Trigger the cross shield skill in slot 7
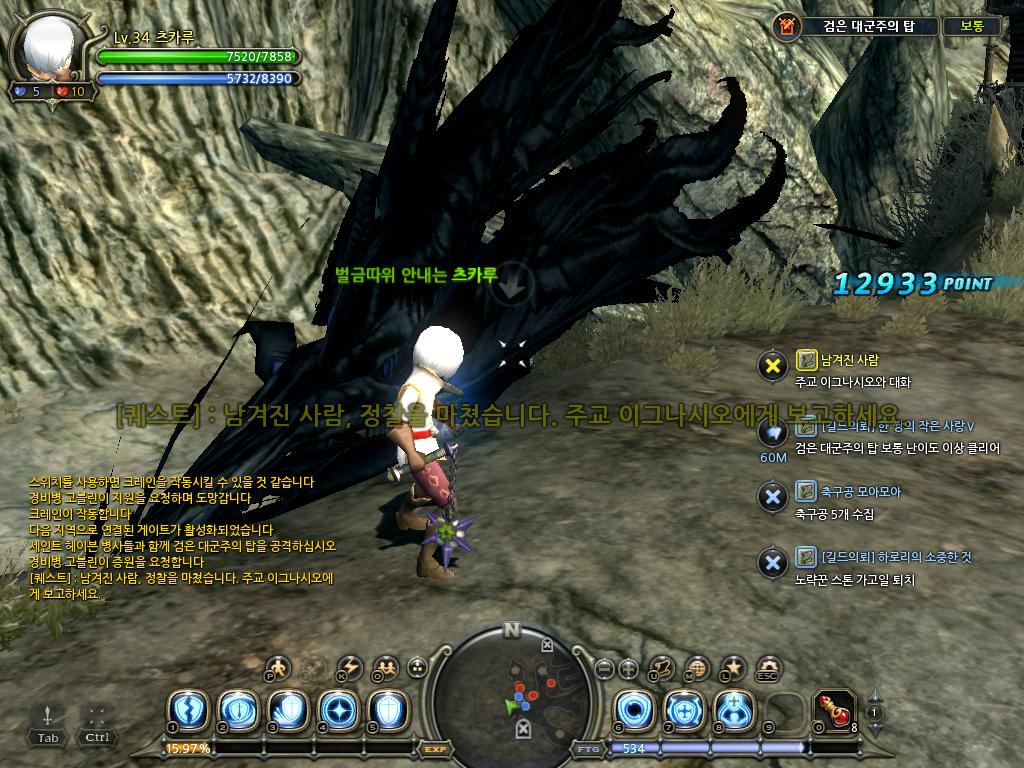This screenshot has width=1024, height=768. (x=683, y=709)
